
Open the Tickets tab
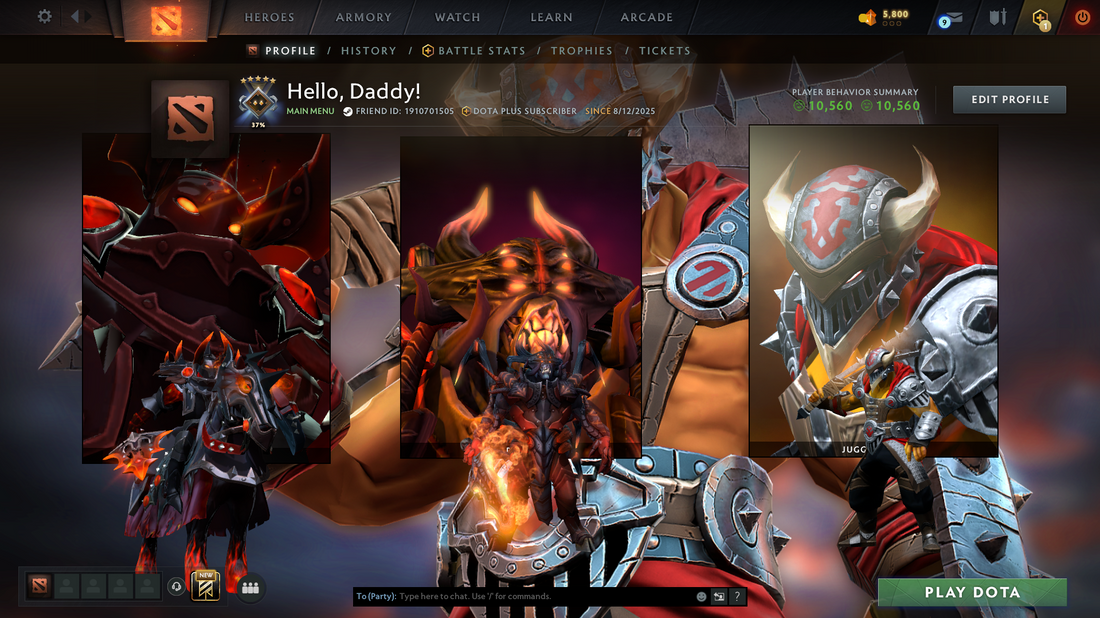point(665,51)
